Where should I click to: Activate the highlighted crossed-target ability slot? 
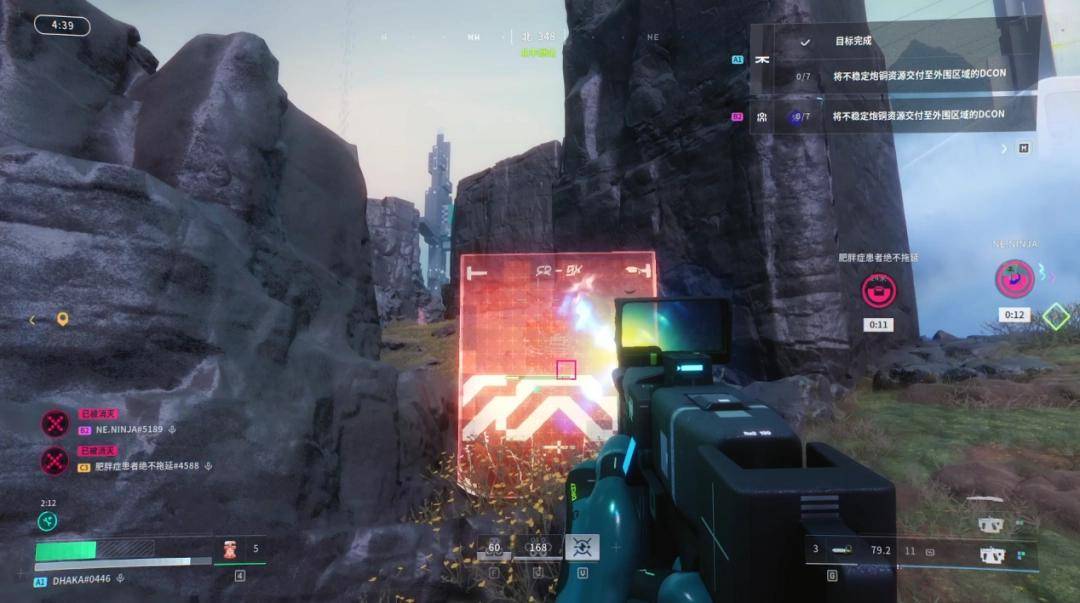click(x=582, y=547)
